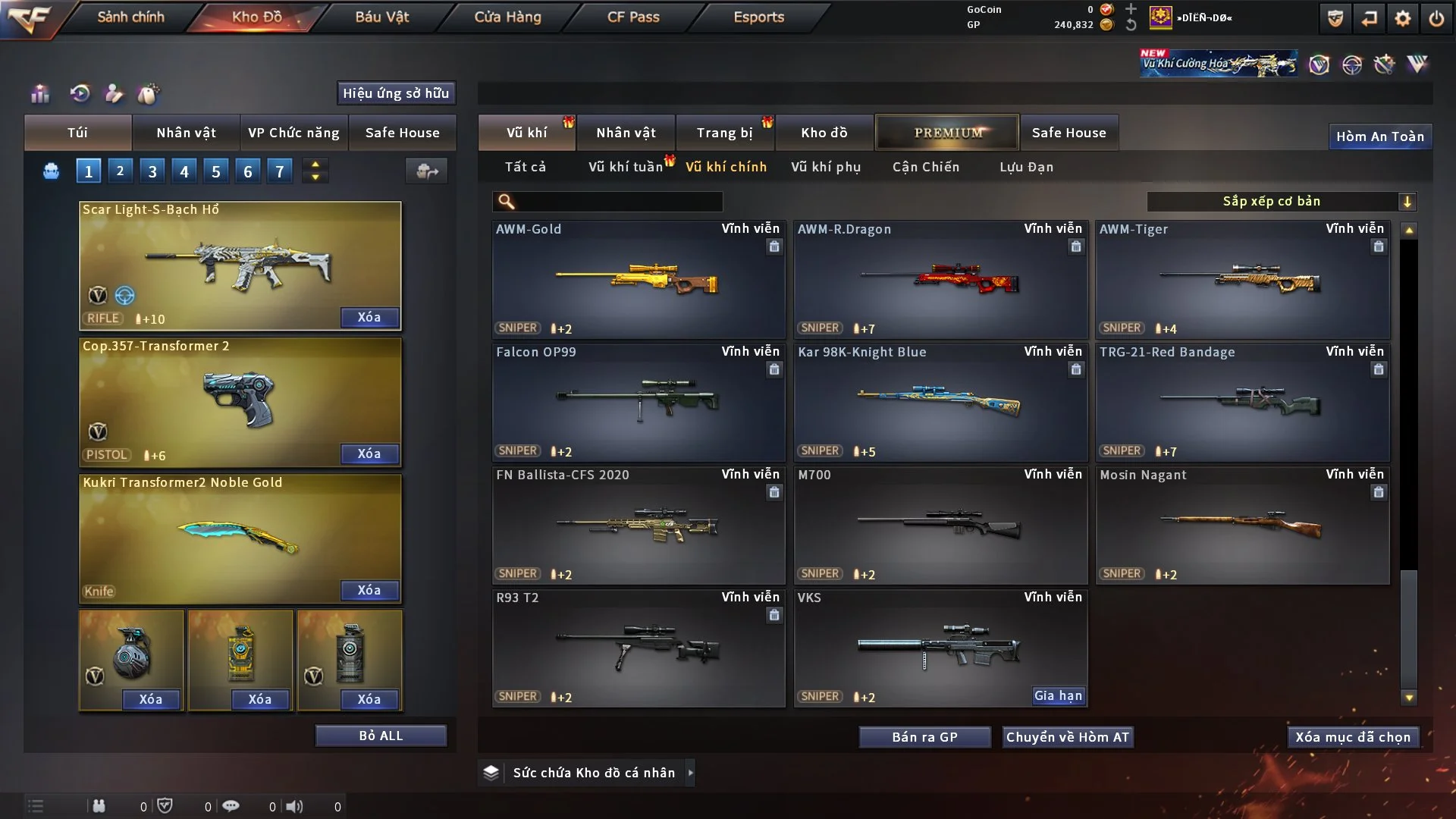
Task: Click Gia hạn on the VKS
Action: coord(1059,695)
